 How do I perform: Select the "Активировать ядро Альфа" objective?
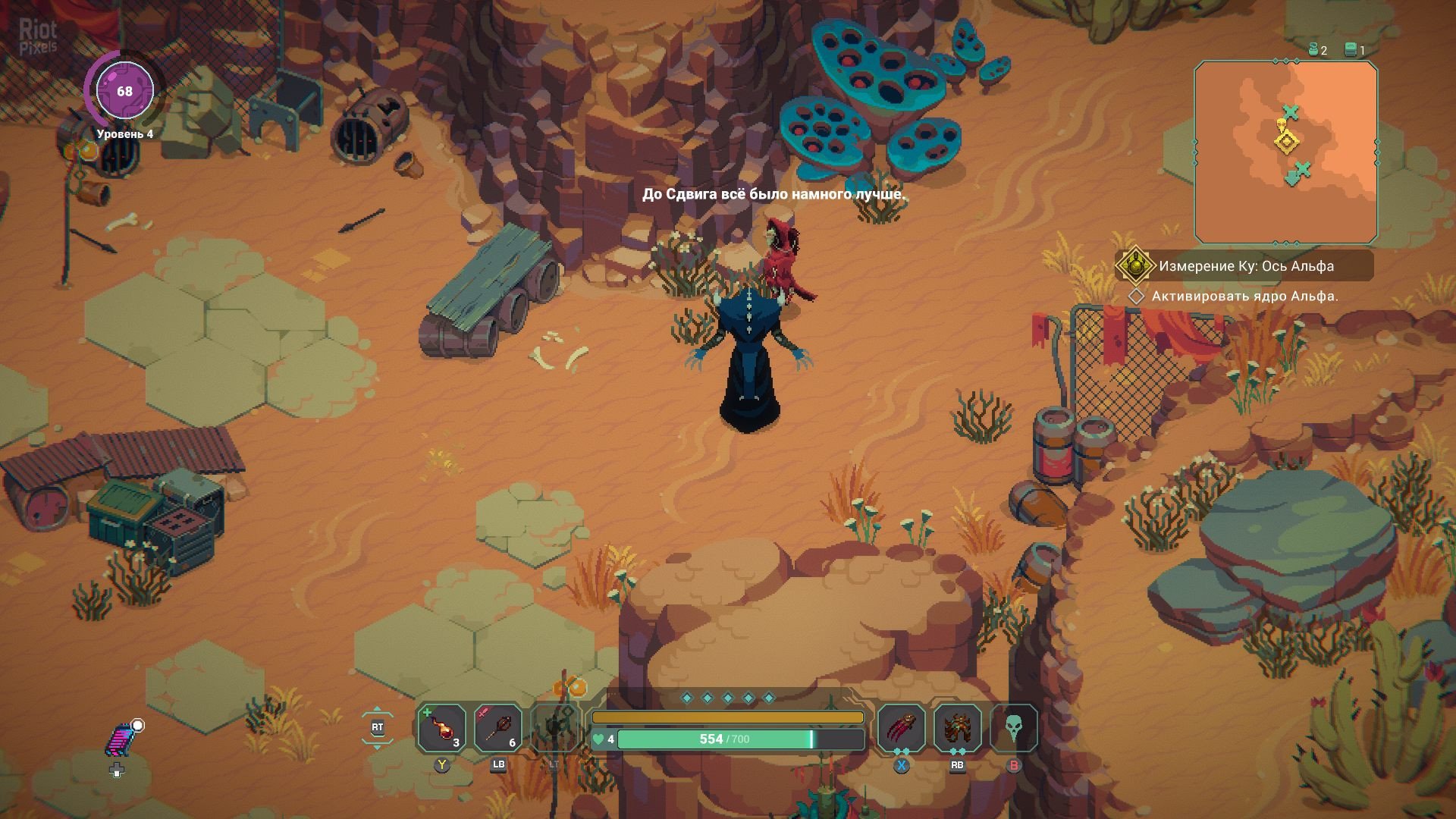[x=1244, y=297]
